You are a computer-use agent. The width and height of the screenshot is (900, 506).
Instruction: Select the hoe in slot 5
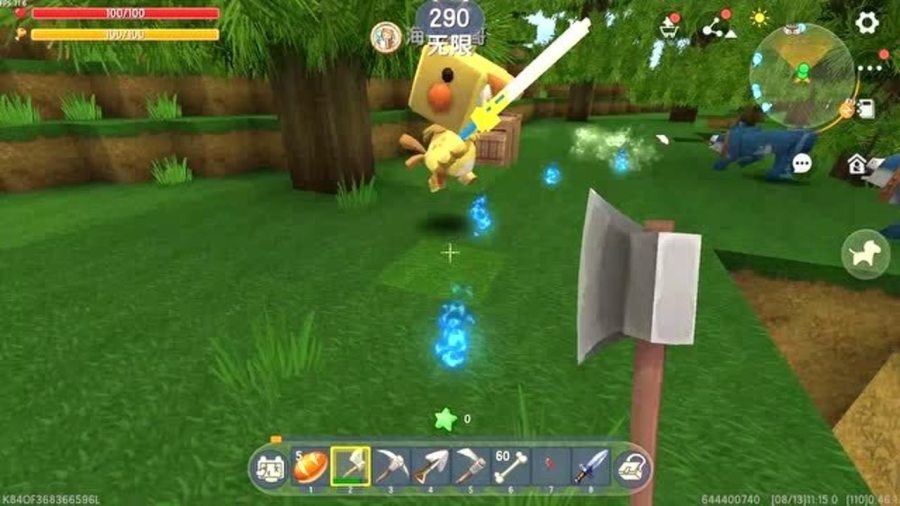tap(470, 467)
